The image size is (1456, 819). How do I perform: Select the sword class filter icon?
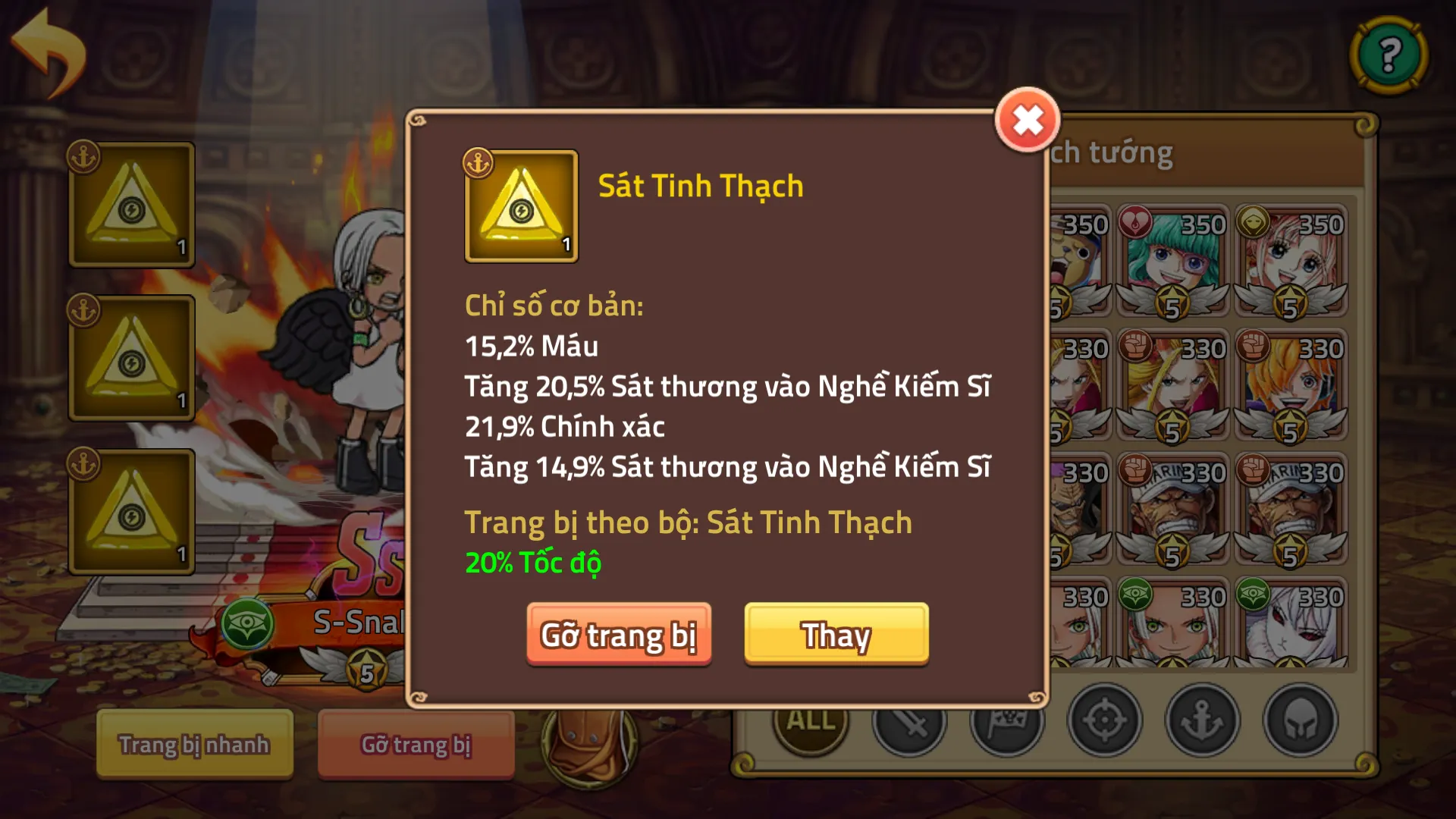coord(907,722)
